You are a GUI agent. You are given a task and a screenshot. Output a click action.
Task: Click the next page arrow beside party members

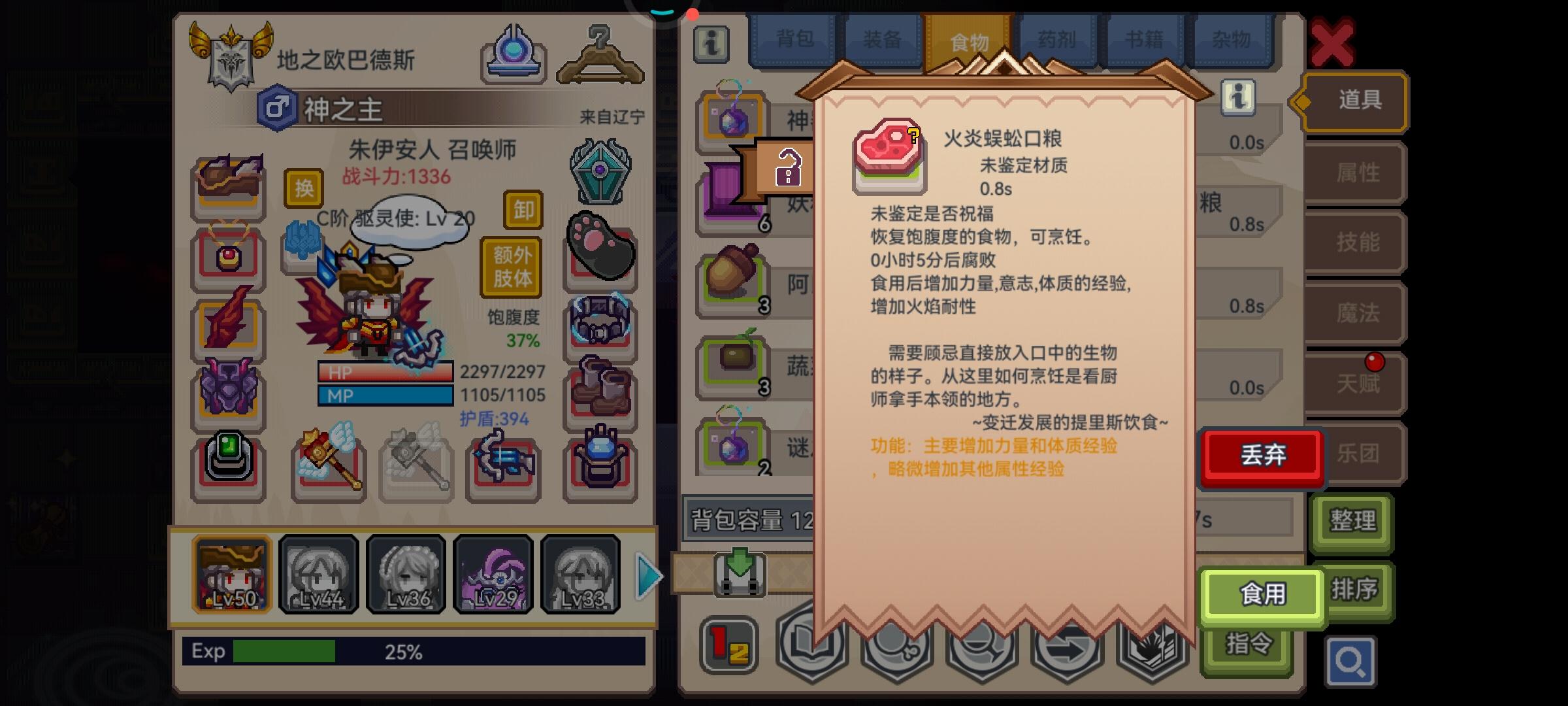coord(649,575)
